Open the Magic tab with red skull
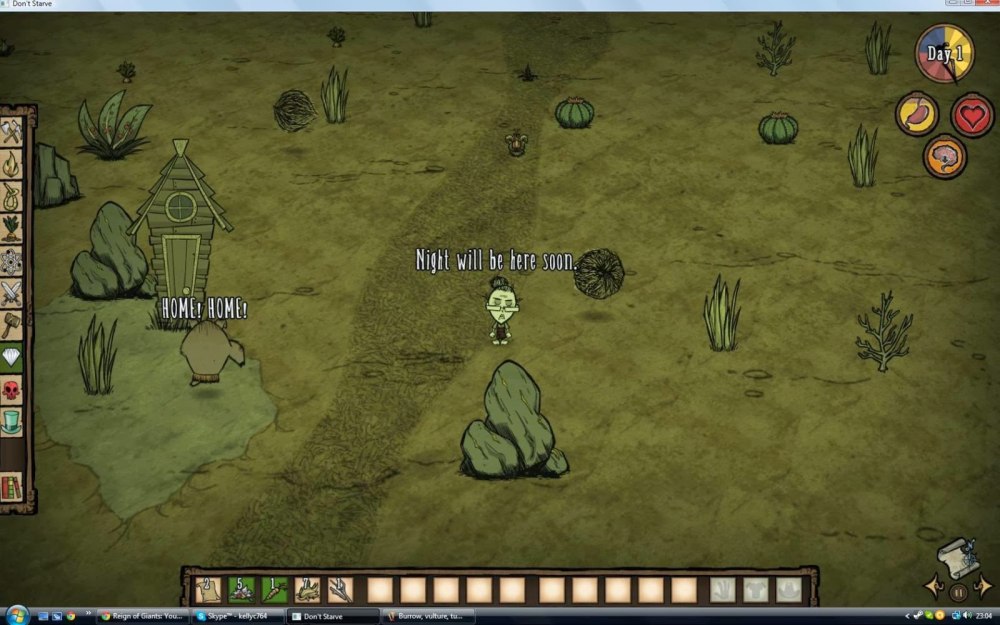This screenshot has height=625, width=1000. point(12,390)
